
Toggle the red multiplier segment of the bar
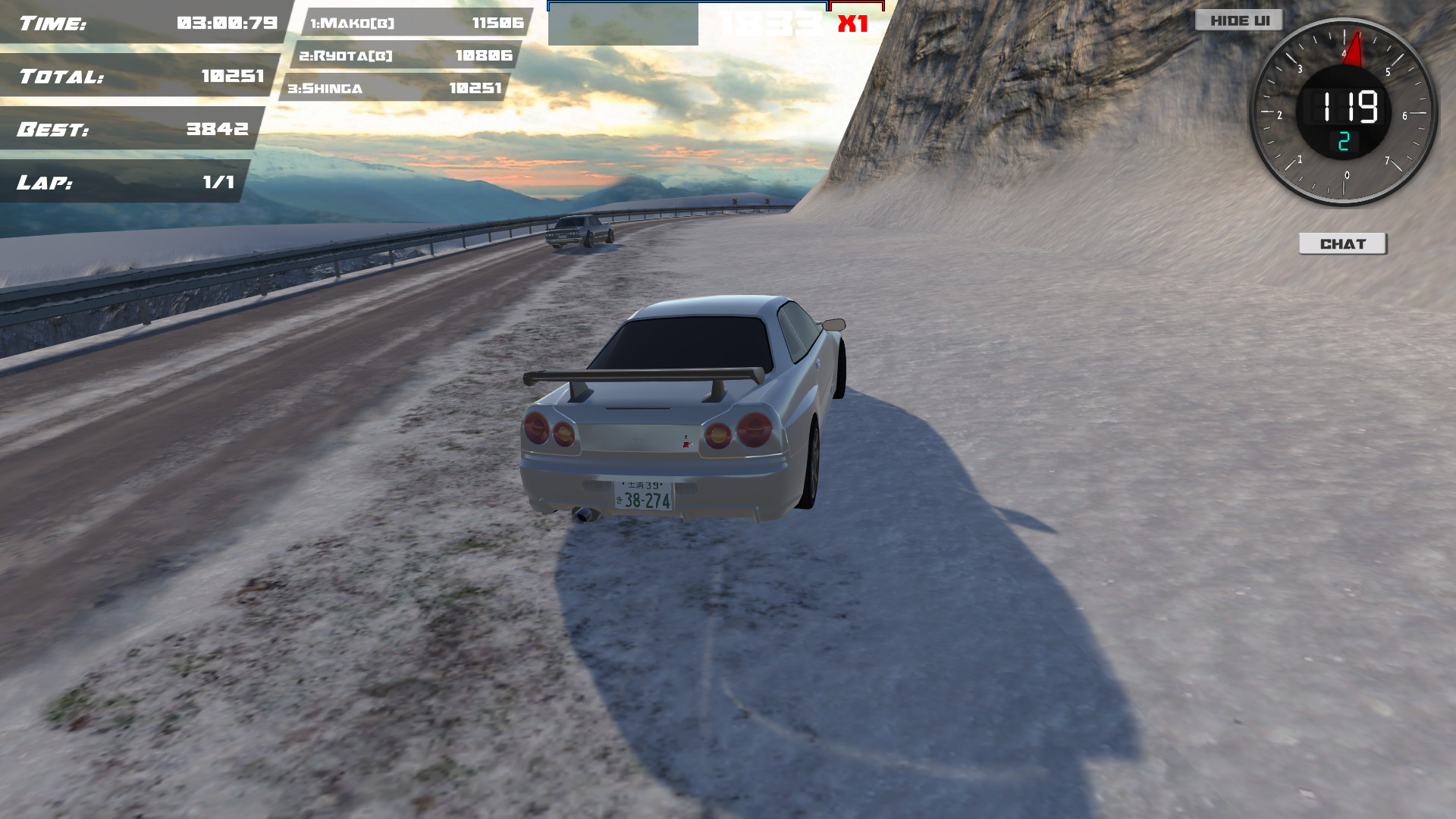pos(858,5)
